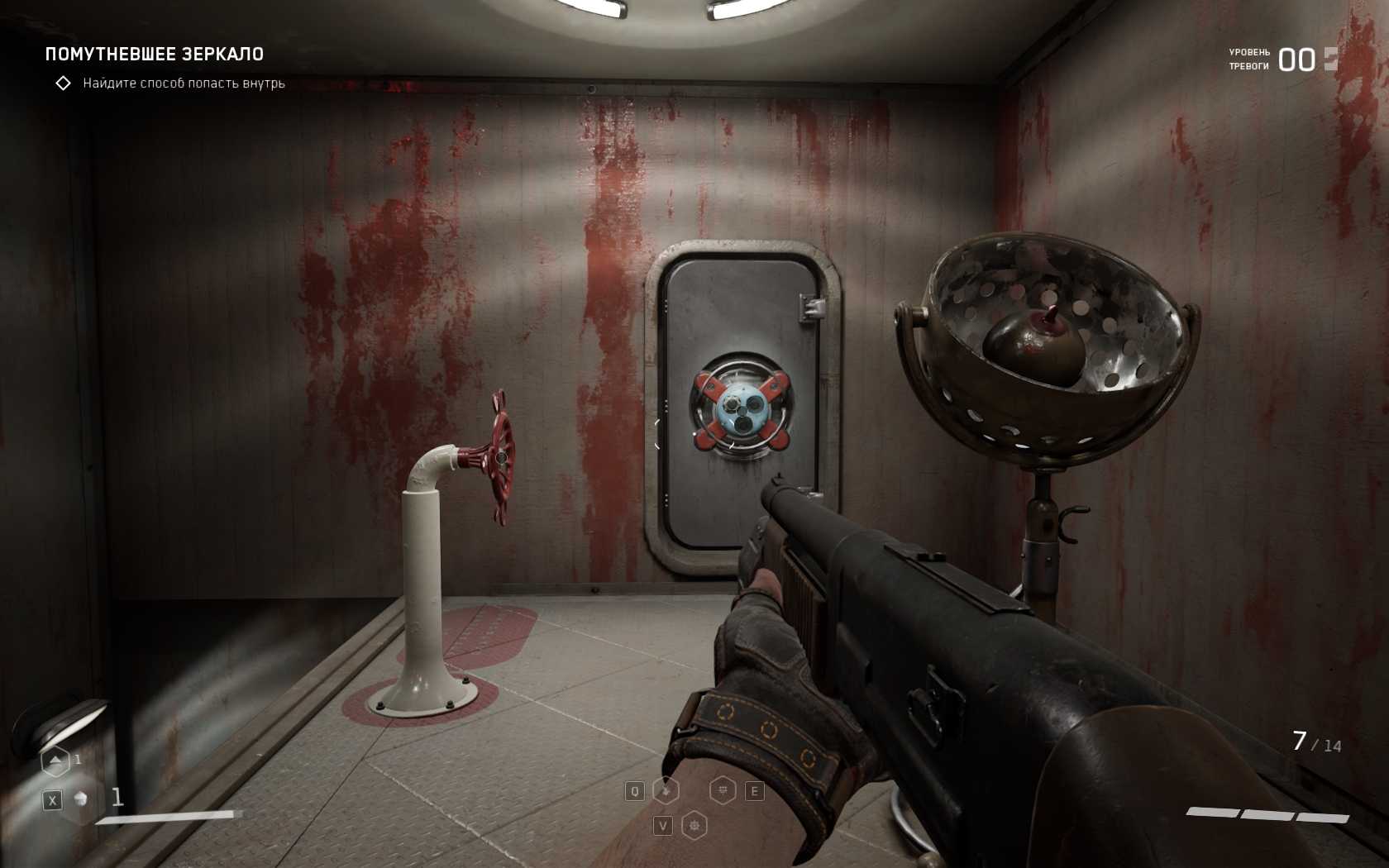Open the 'Помутневшее зеркало' quest title
This screenshot has height=868, width=1389.
coord(155,55)
